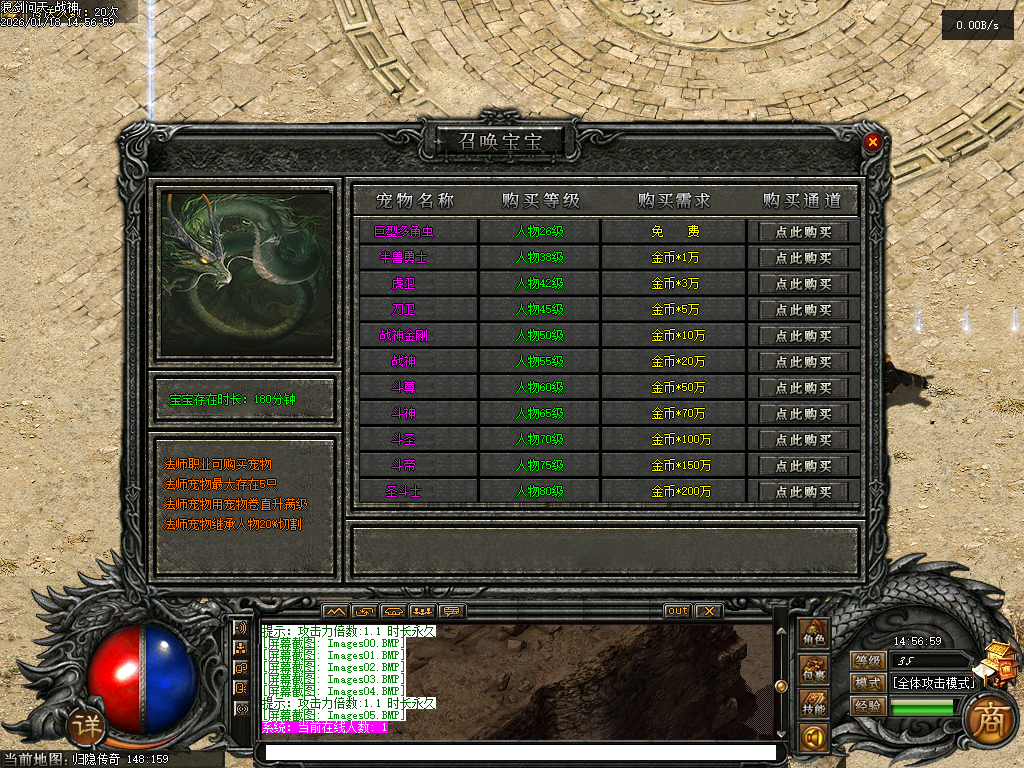The height and width of the screenshot is (768, 1024).
Task: Click the buy button for 虎卫
Action: click(x=803, y=284)
